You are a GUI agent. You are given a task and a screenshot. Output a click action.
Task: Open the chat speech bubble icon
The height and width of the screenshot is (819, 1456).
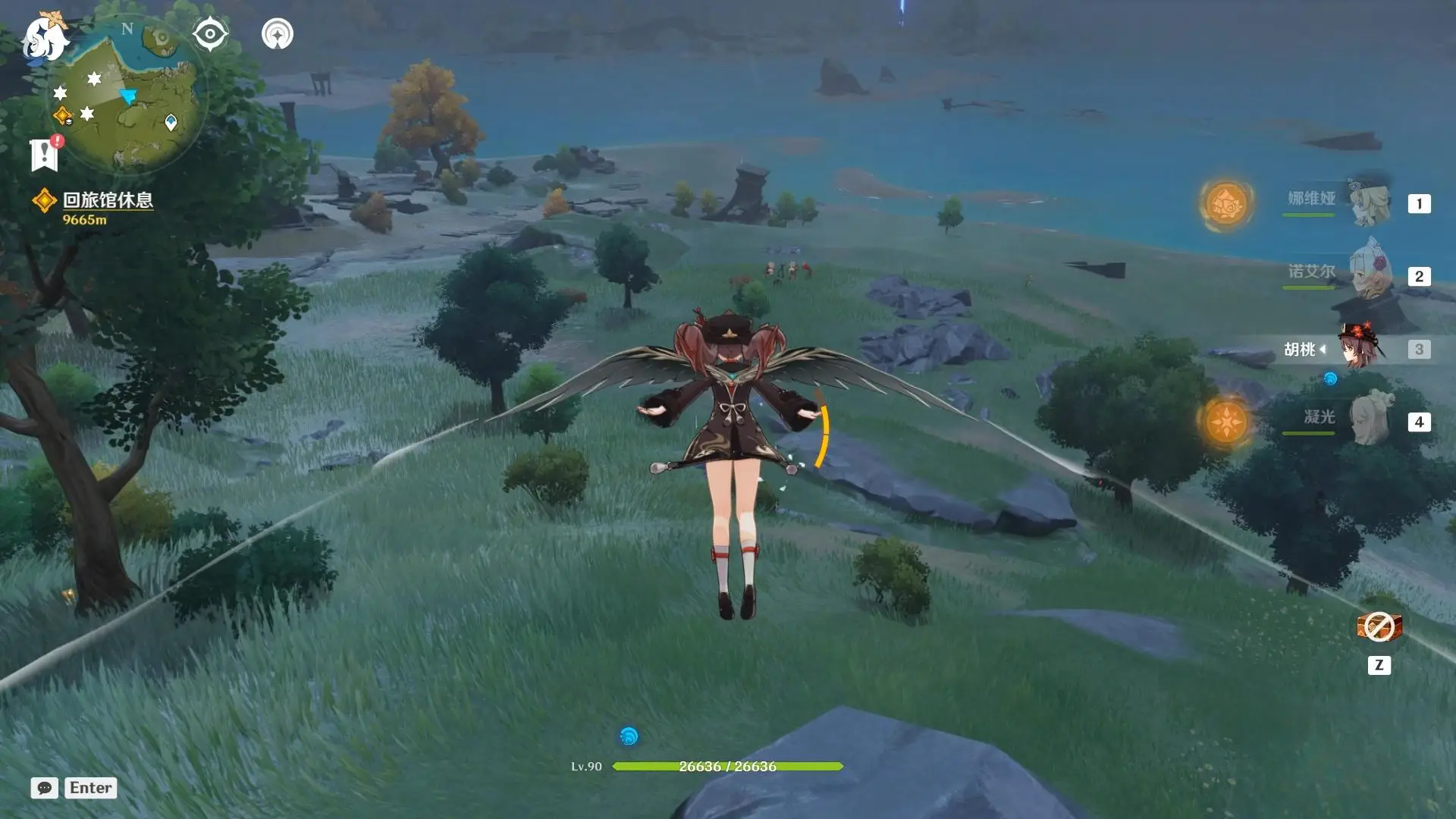(x=45, y=788)
